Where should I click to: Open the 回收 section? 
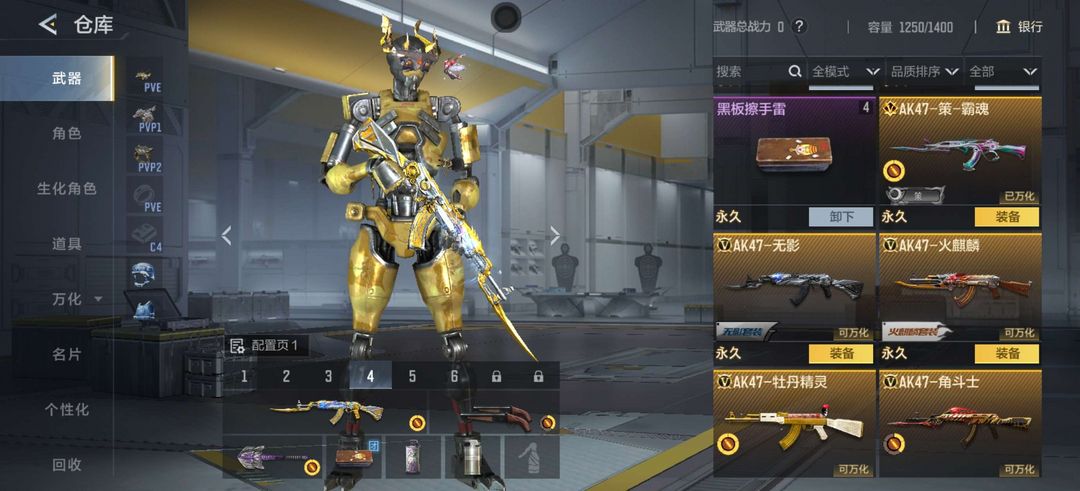pos(66,464)
